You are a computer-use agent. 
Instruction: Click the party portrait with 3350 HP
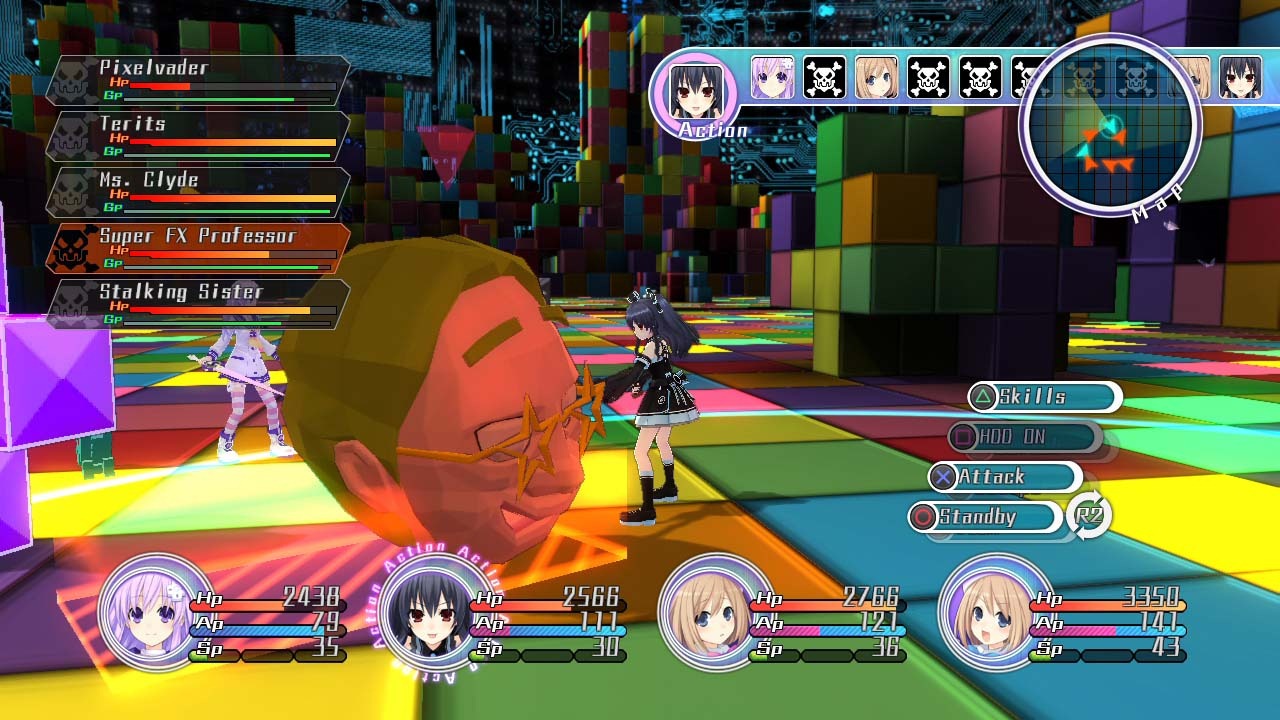[995, 612]
